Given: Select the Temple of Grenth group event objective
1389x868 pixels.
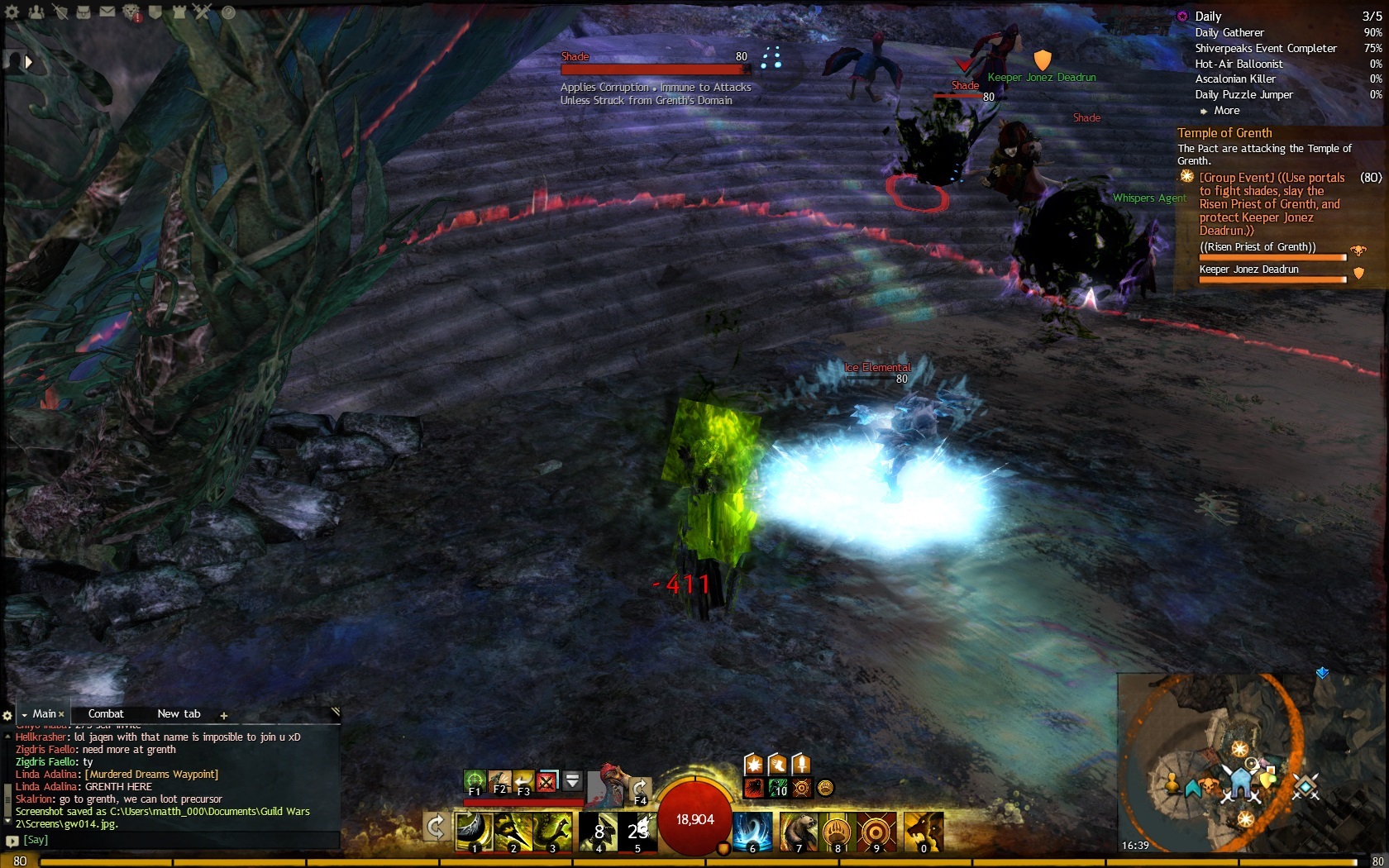Looking at the screenshot, I should click(1272, 203).
